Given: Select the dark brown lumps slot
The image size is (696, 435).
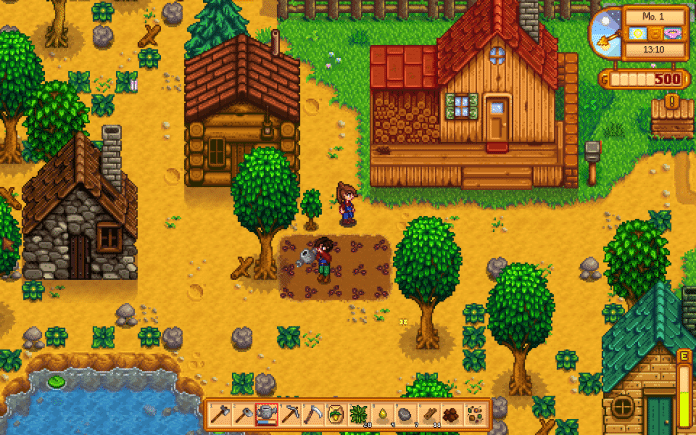Looking at the screenshot, I should click(450, 413).
